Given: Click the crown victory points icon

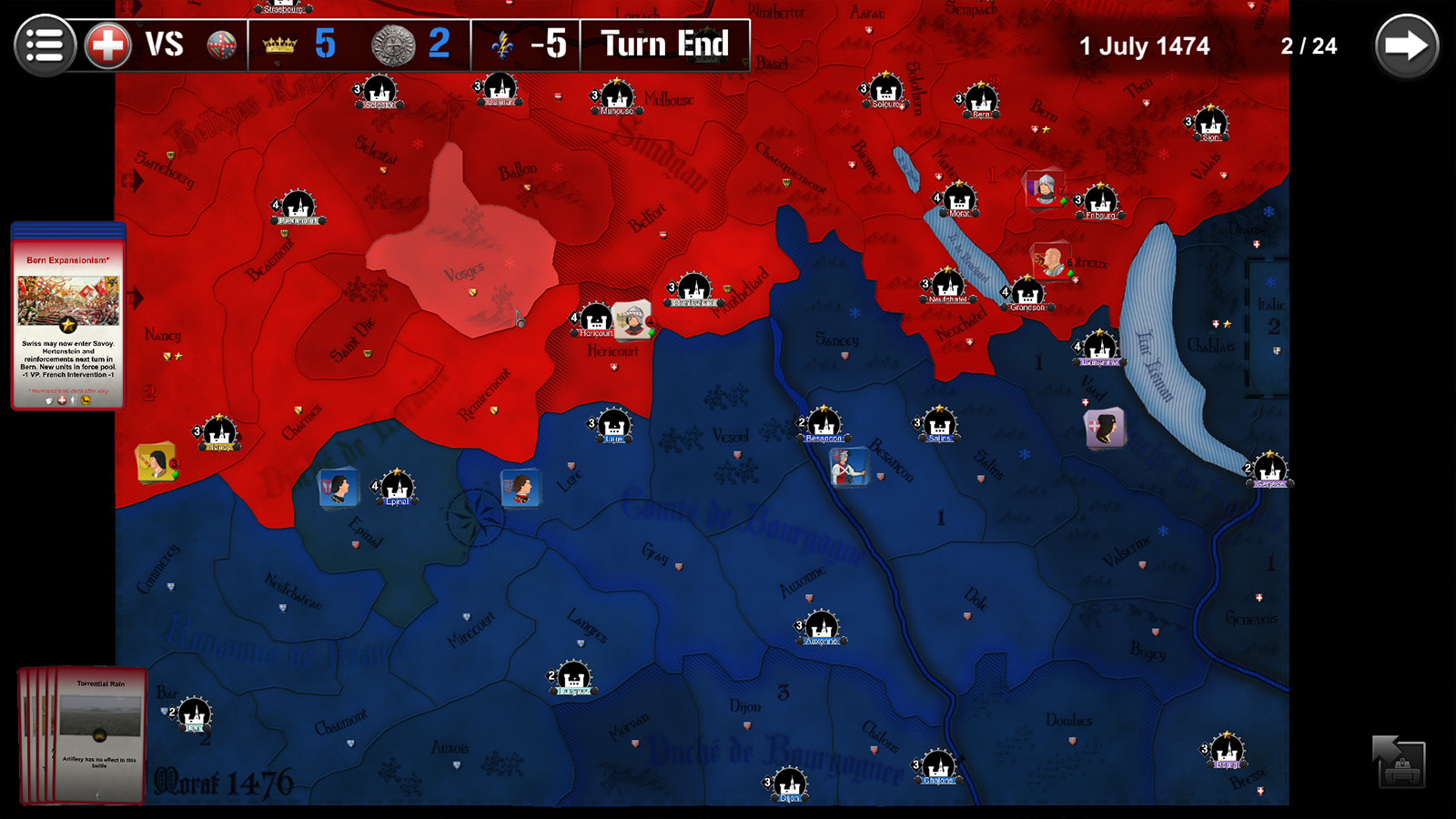Looking at the screenshot, I should 278,43.
